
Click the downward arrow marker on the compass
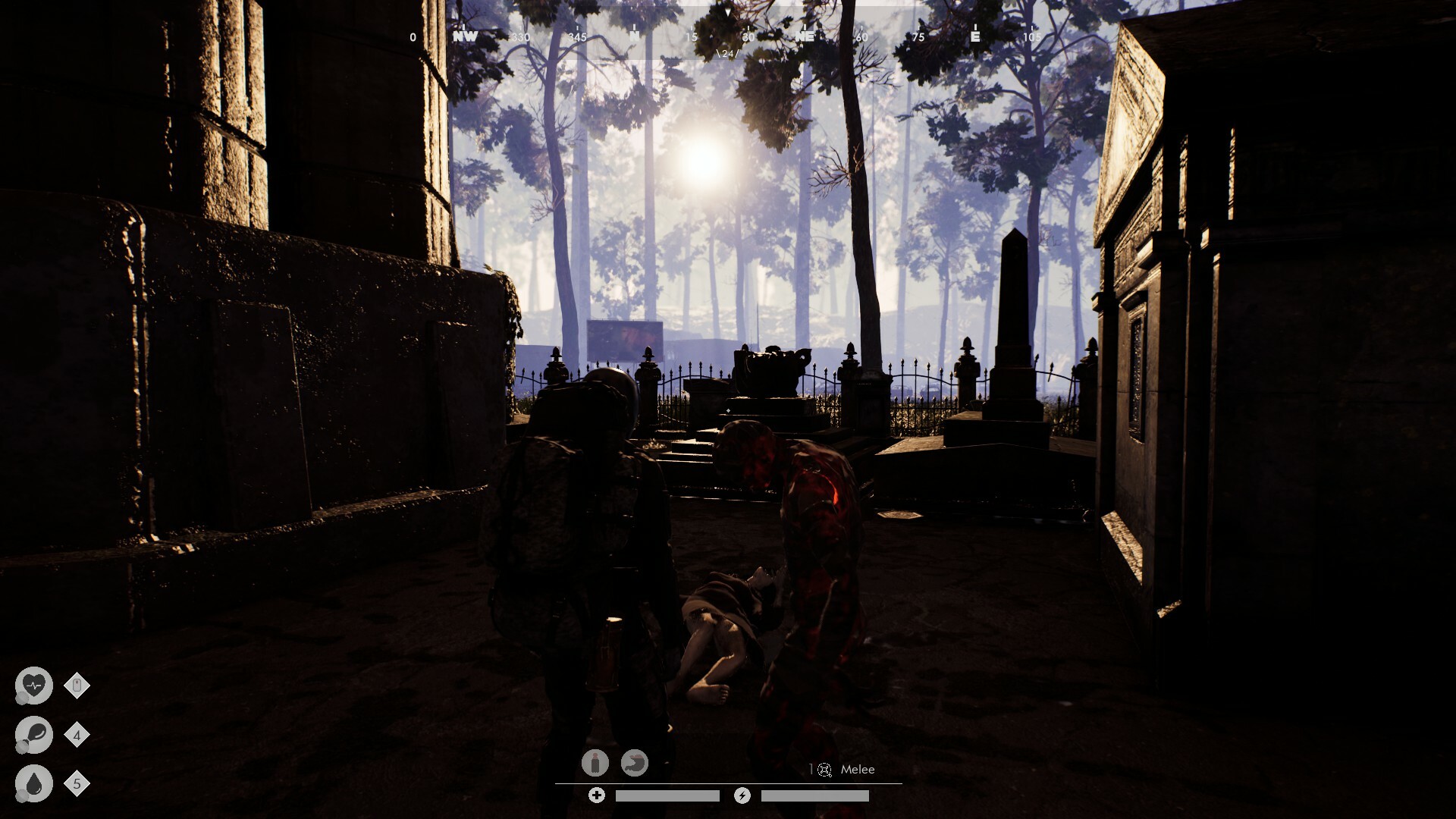pyautogui.click(x=728, y=12)
